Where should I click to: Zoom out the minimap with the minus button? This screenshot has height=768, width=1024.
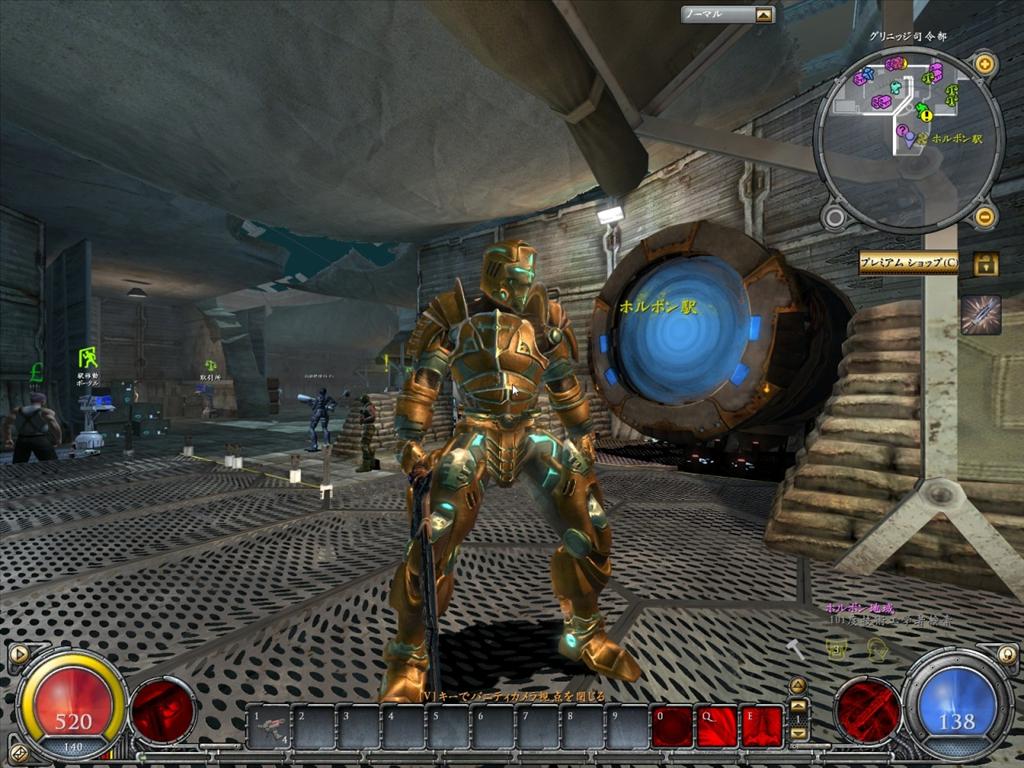tap(984, 215)
